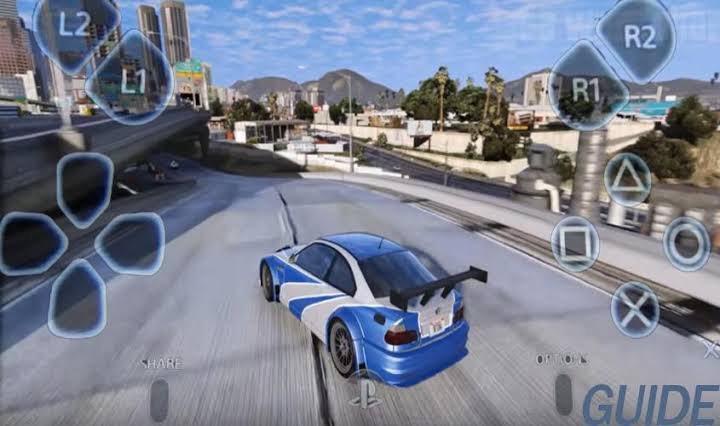Tap the L1 touch button
This screenshot has width=720, height=426.
[130, 78]
